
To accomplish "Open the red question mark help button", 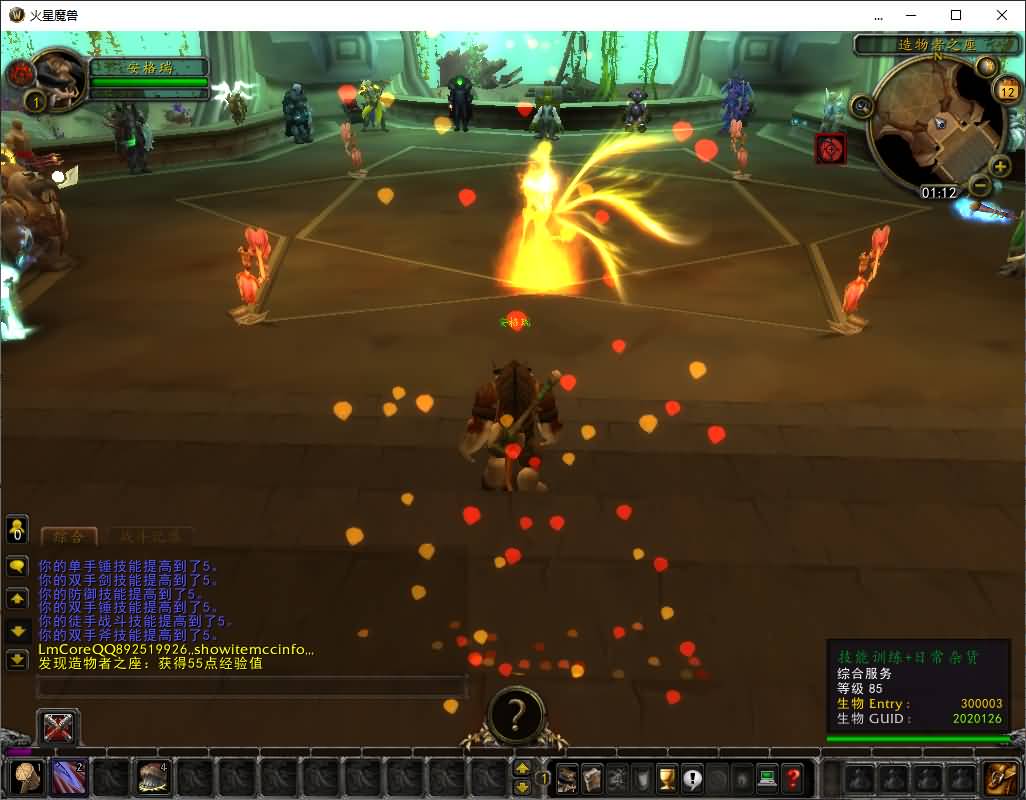I will [x=792, y=778].
